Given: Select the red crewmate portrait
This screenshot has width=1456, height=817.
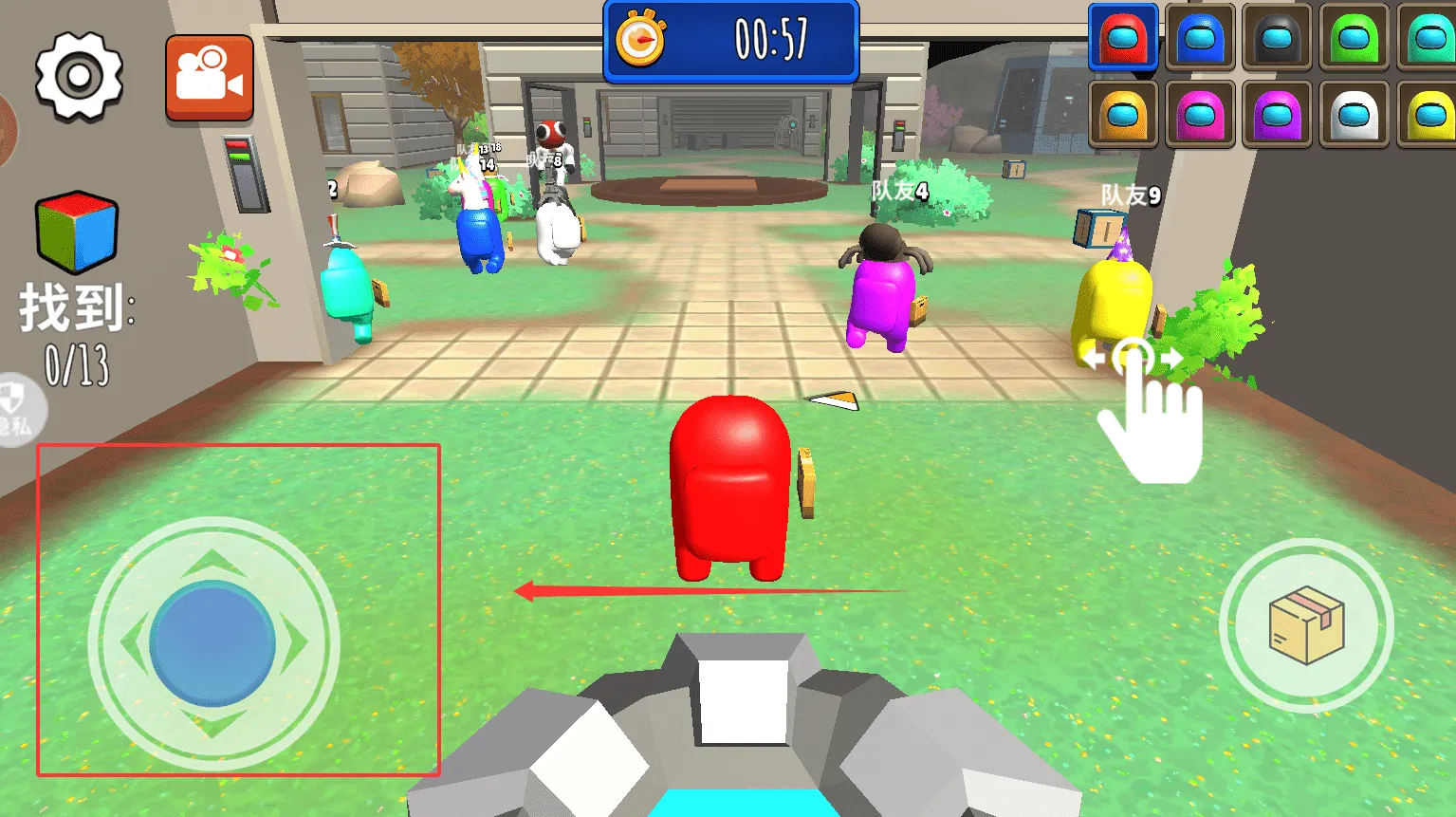Looking at the screenshot, I should click(1123, 37).
